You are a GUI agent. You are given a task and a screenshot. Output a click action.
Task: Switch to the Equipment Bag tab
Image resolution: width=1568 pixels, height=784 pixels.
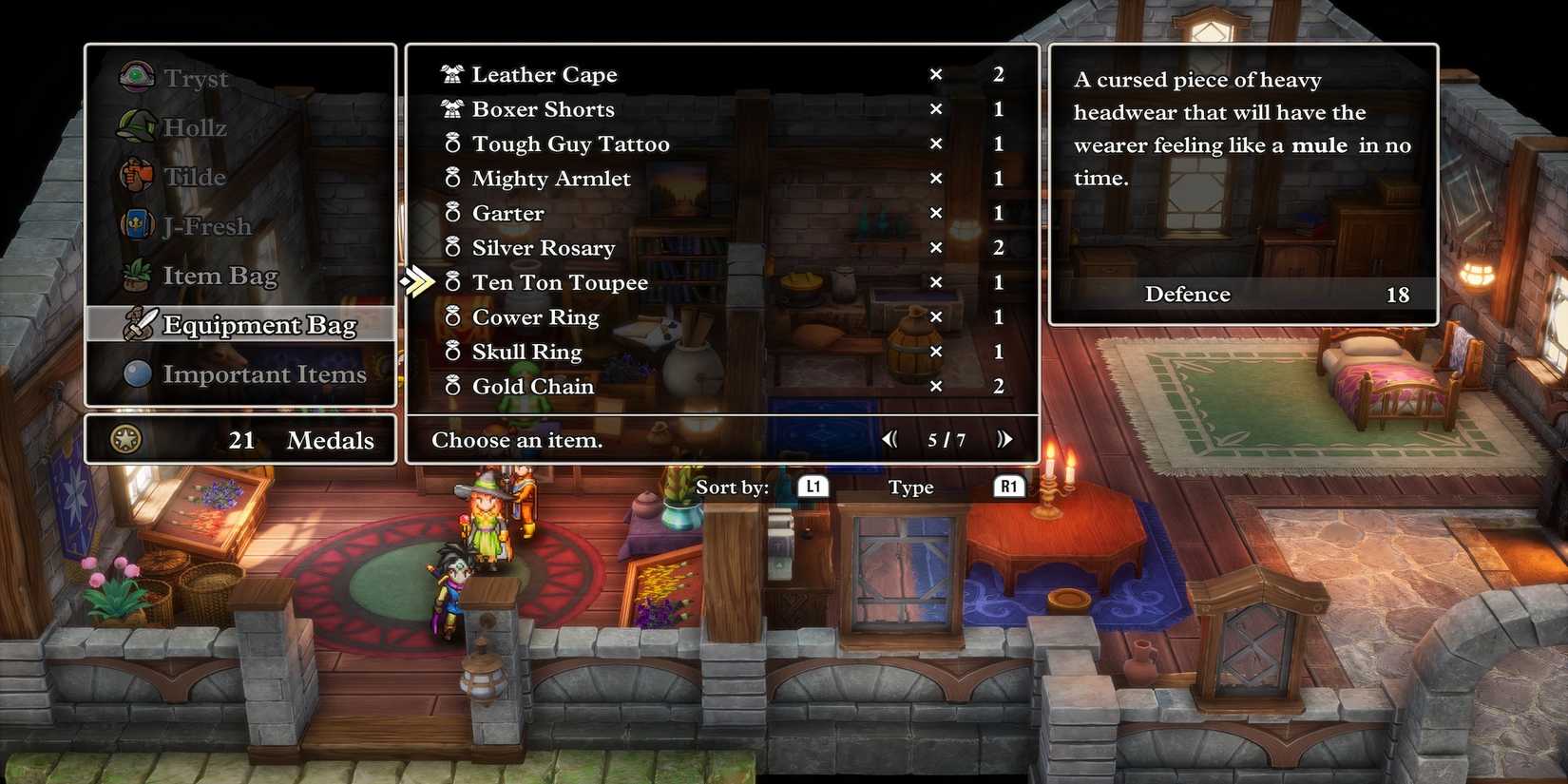(259, 324)
